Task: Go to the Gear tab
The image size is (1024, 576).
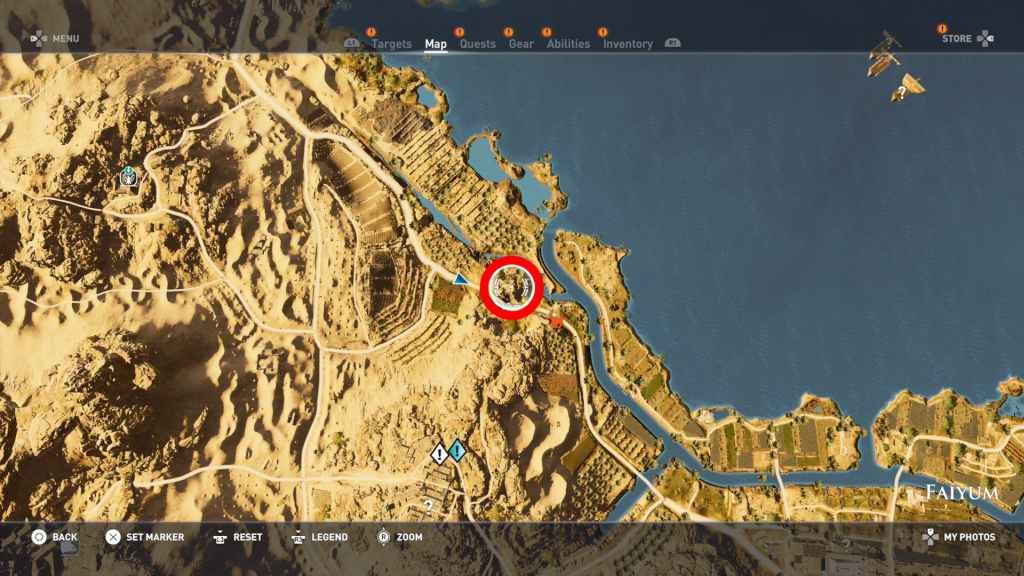Action: (x=521, y=44)
